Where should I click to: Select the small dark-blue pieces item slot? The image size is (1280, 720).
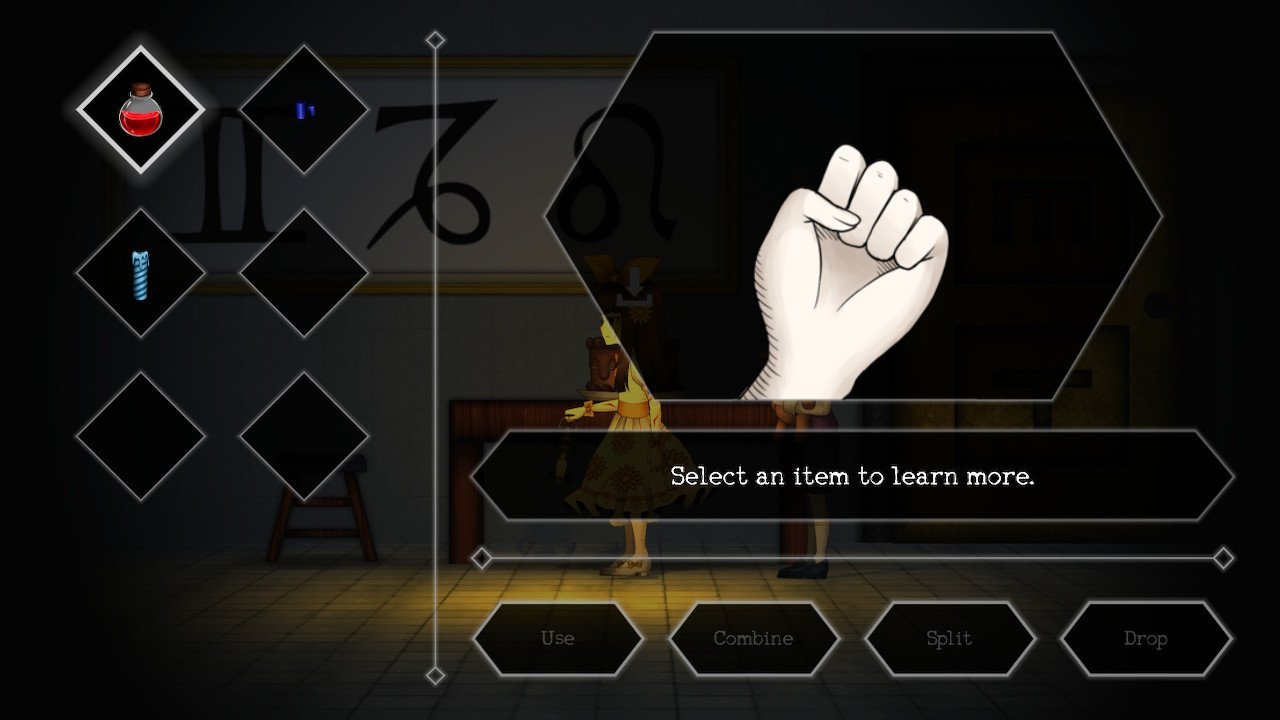[x=304, y=110]
